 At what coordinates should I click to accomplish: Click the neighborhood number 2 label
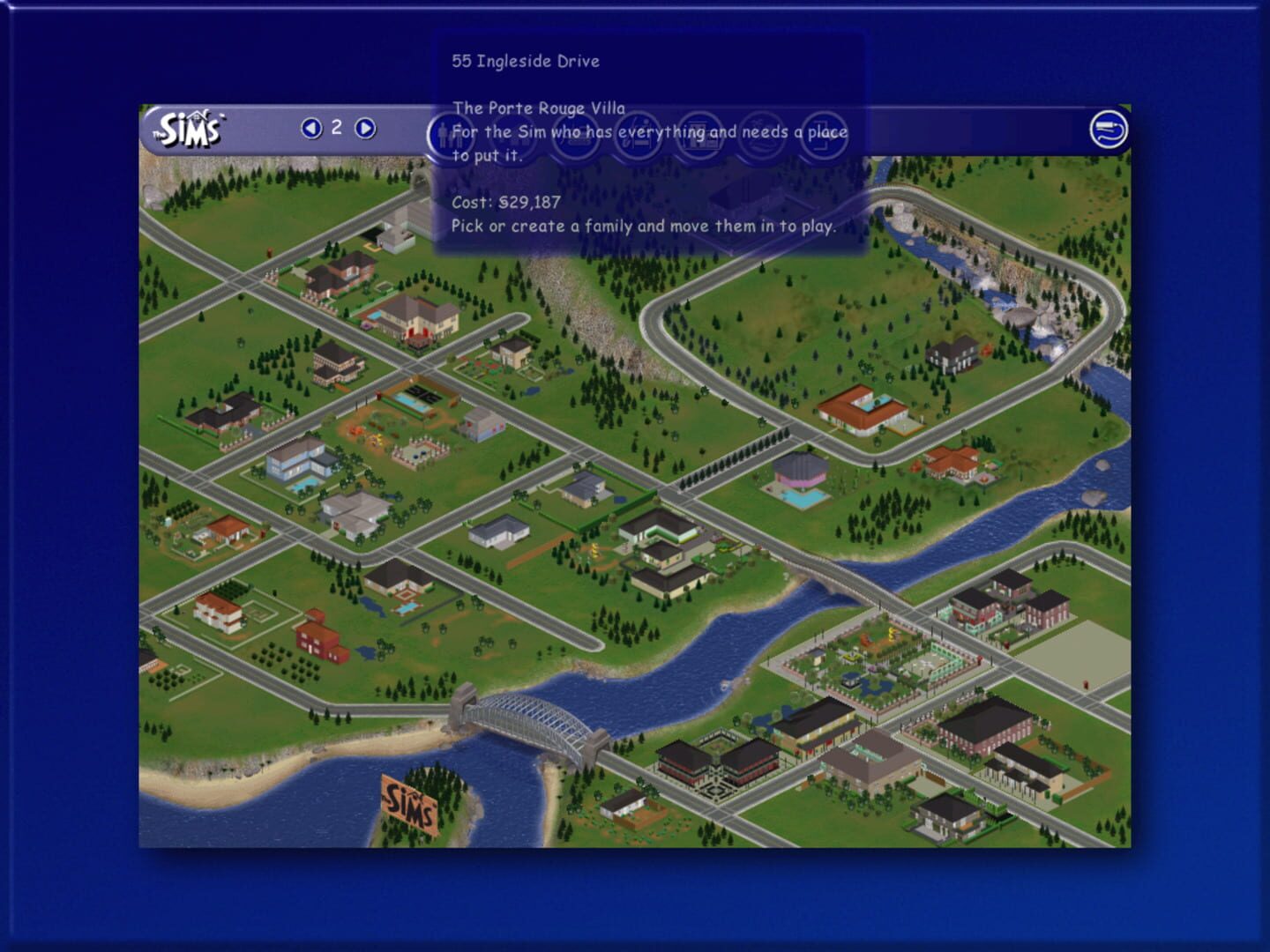336,128
